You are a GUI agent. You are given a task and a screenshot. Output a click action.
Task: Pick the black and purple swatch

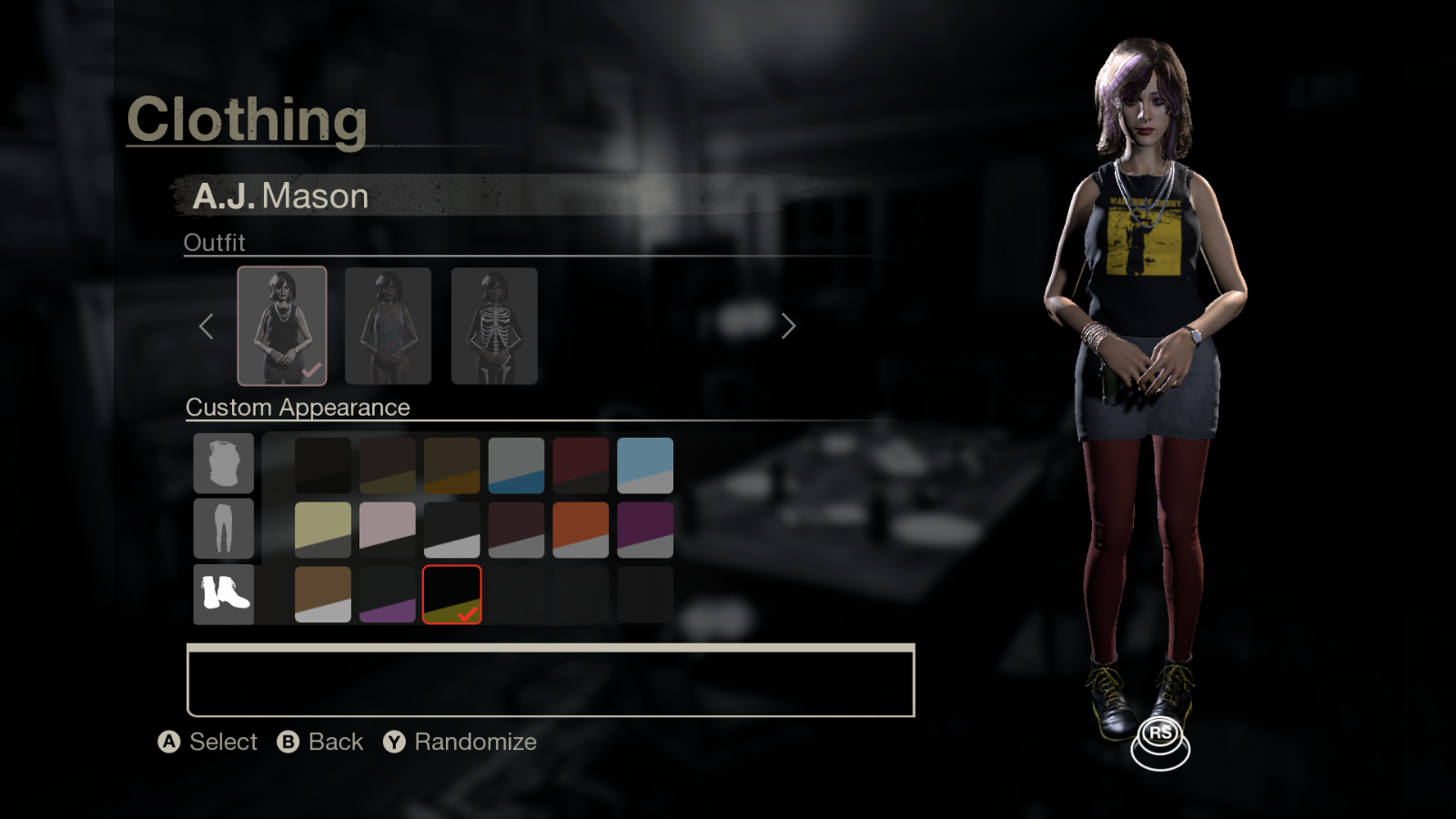tap(388, 594)
